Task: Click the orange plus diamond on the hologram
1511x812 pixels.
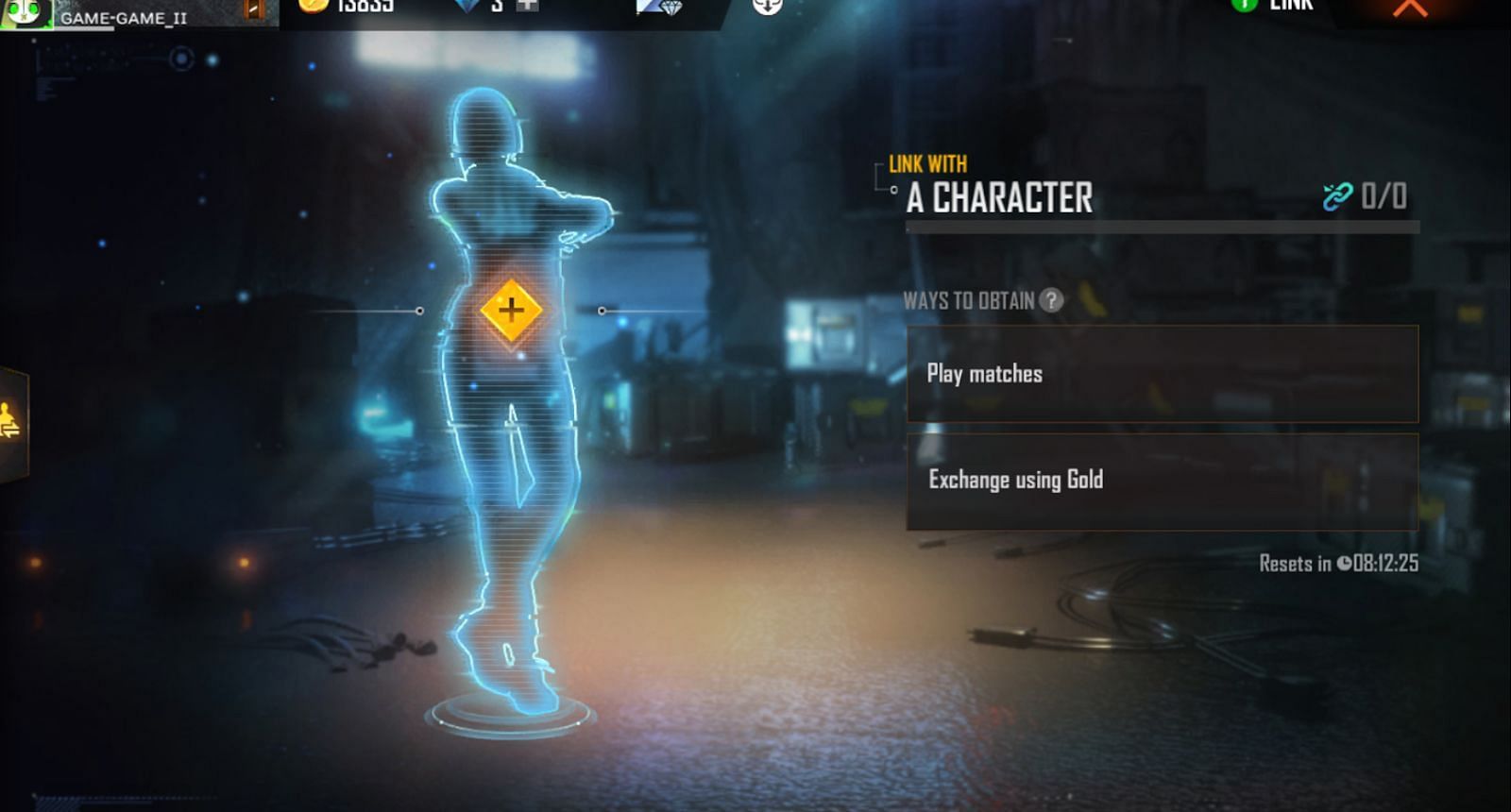Action: (510, 310)
